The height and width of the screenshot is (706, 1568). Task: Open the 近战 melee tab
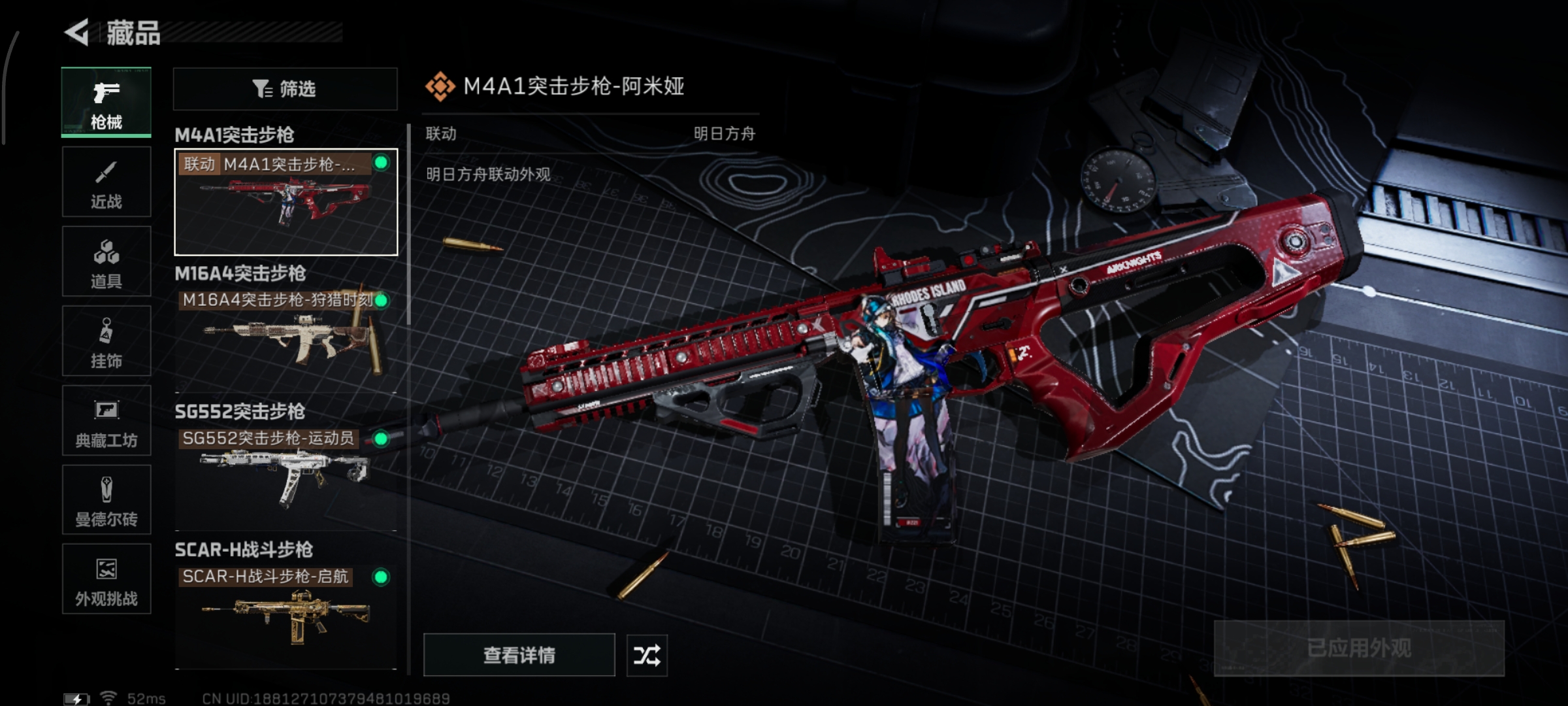[x=106, y=182]
